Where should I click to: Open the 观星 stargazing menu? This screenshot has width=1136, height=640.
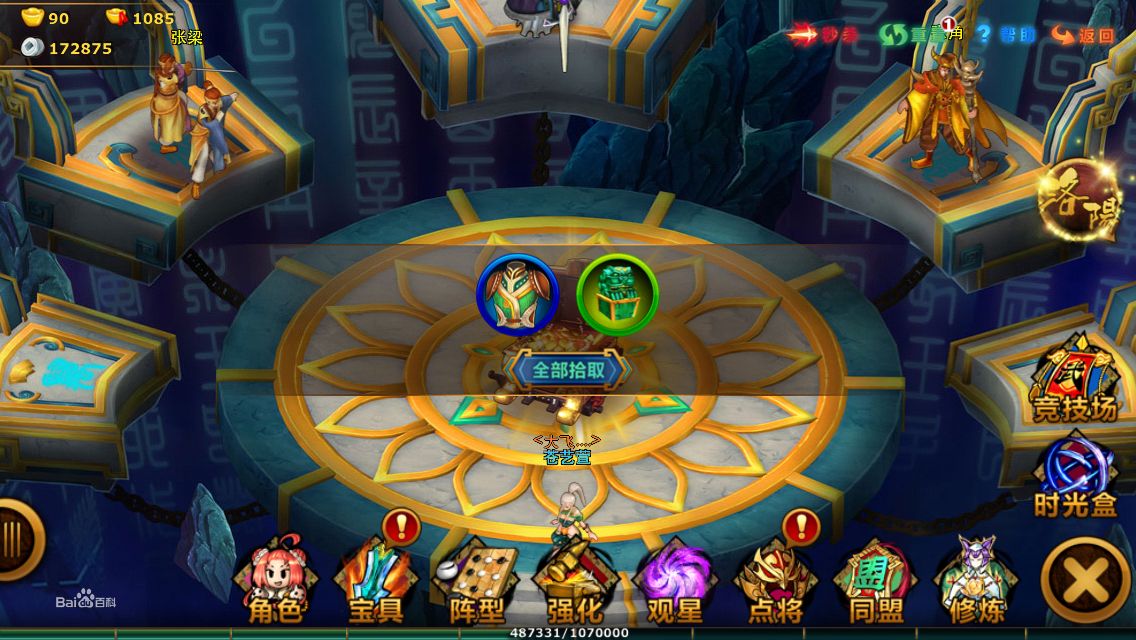coord(675,582)
